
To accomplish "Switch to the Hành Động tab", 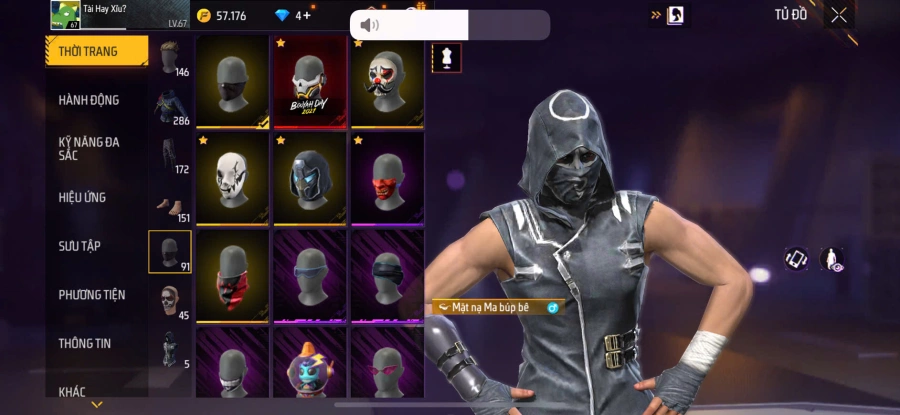I will (x=89, y=100).
